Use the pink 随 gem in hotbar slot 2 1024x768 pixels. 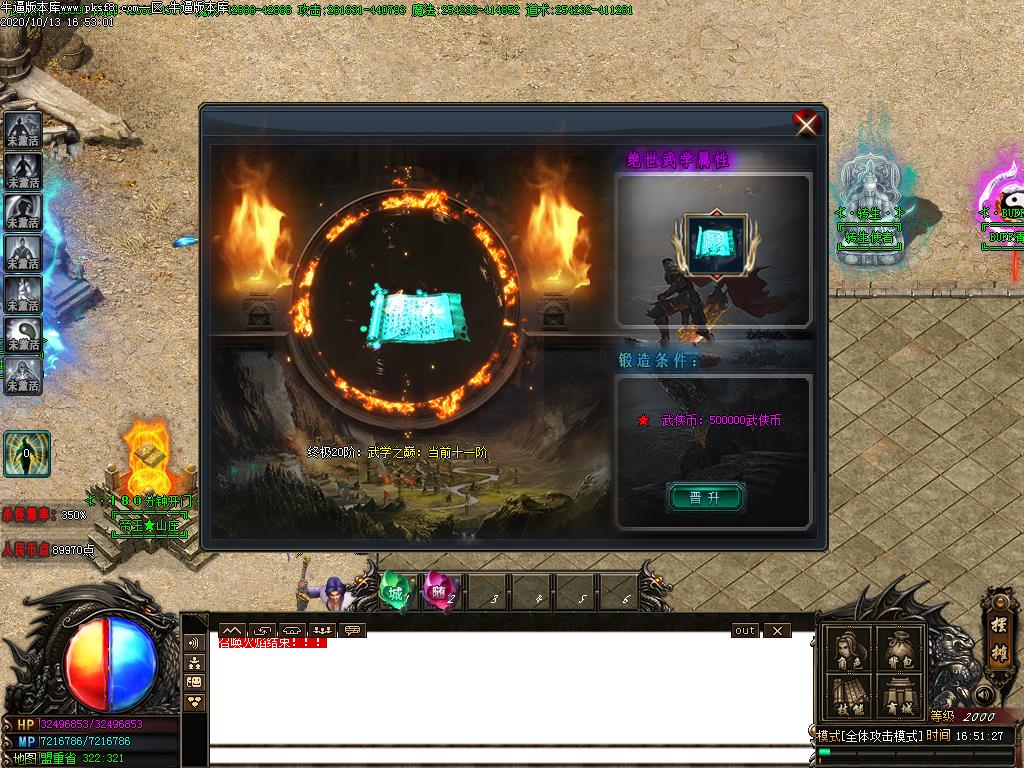coord(438,593)
